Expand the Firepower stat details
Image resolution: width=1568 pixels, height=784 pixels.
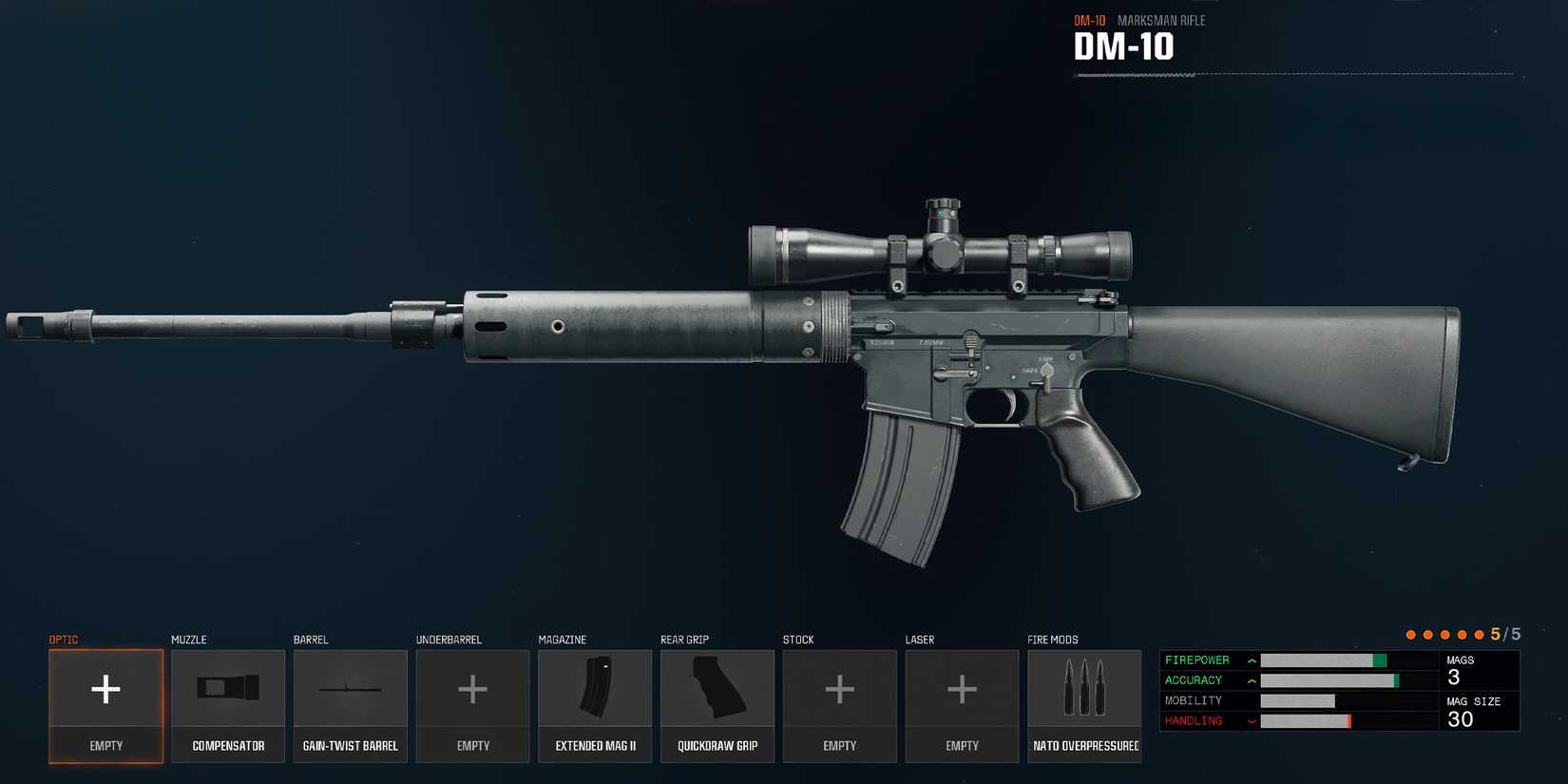[x=1252, y=660]
